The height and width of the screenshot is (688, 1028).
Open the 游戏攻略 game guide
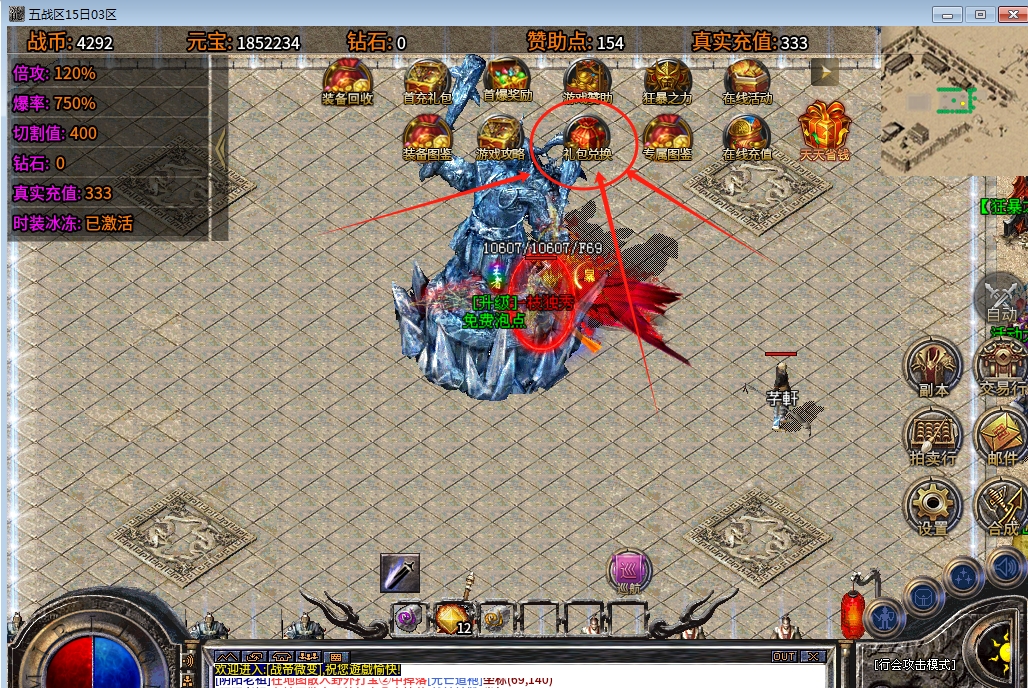point(500,136)
